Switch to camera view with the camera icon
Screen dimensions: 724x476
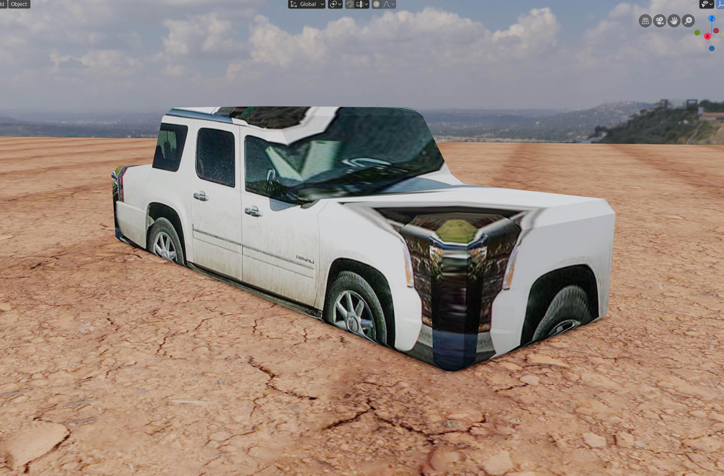pos(660,20)
